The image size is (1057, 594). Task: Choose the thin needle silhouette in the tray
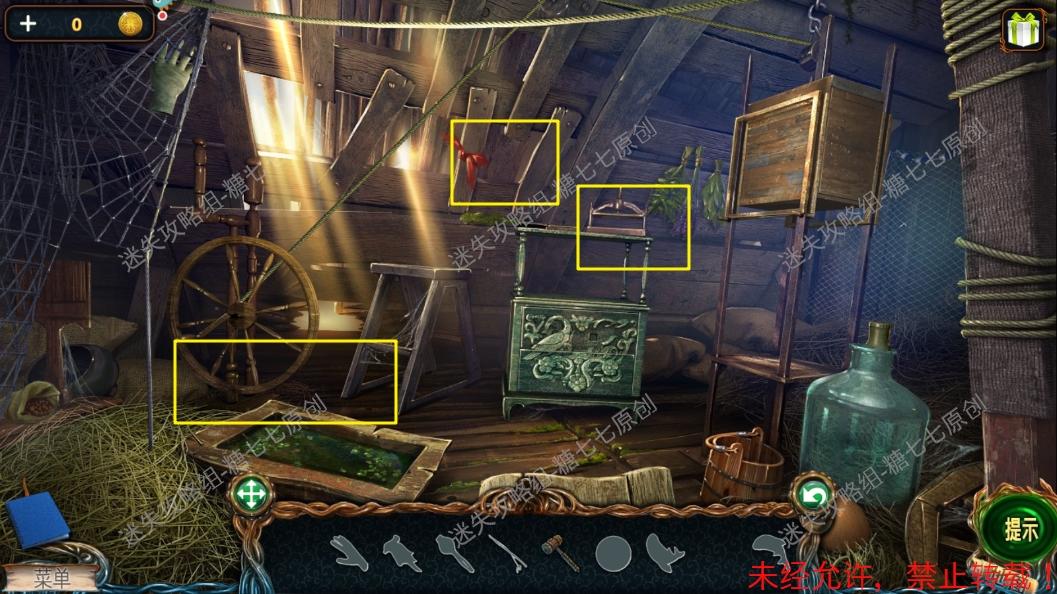507,553
